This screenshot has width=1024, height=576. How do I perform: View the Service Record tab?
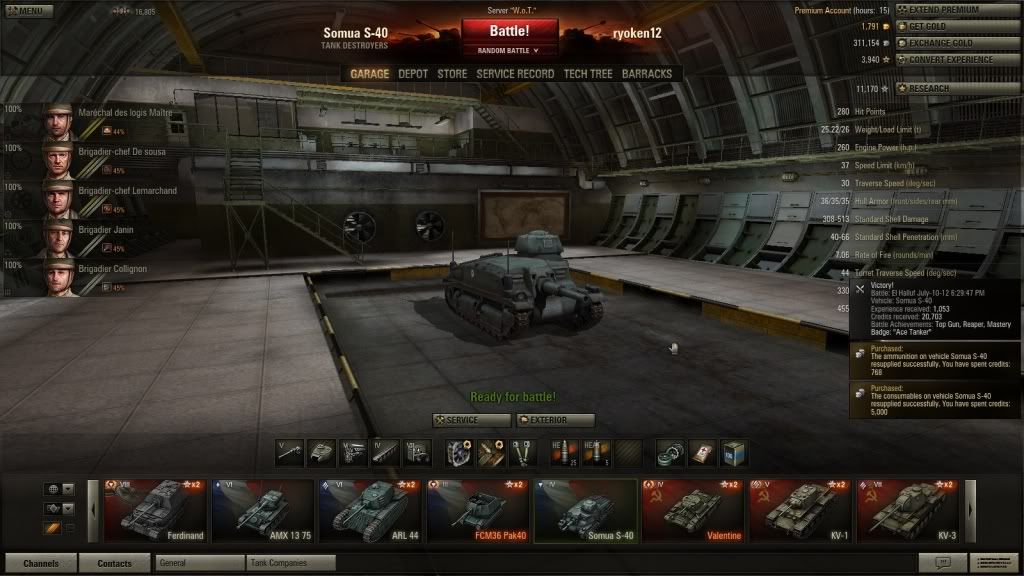tap(515, 74)
